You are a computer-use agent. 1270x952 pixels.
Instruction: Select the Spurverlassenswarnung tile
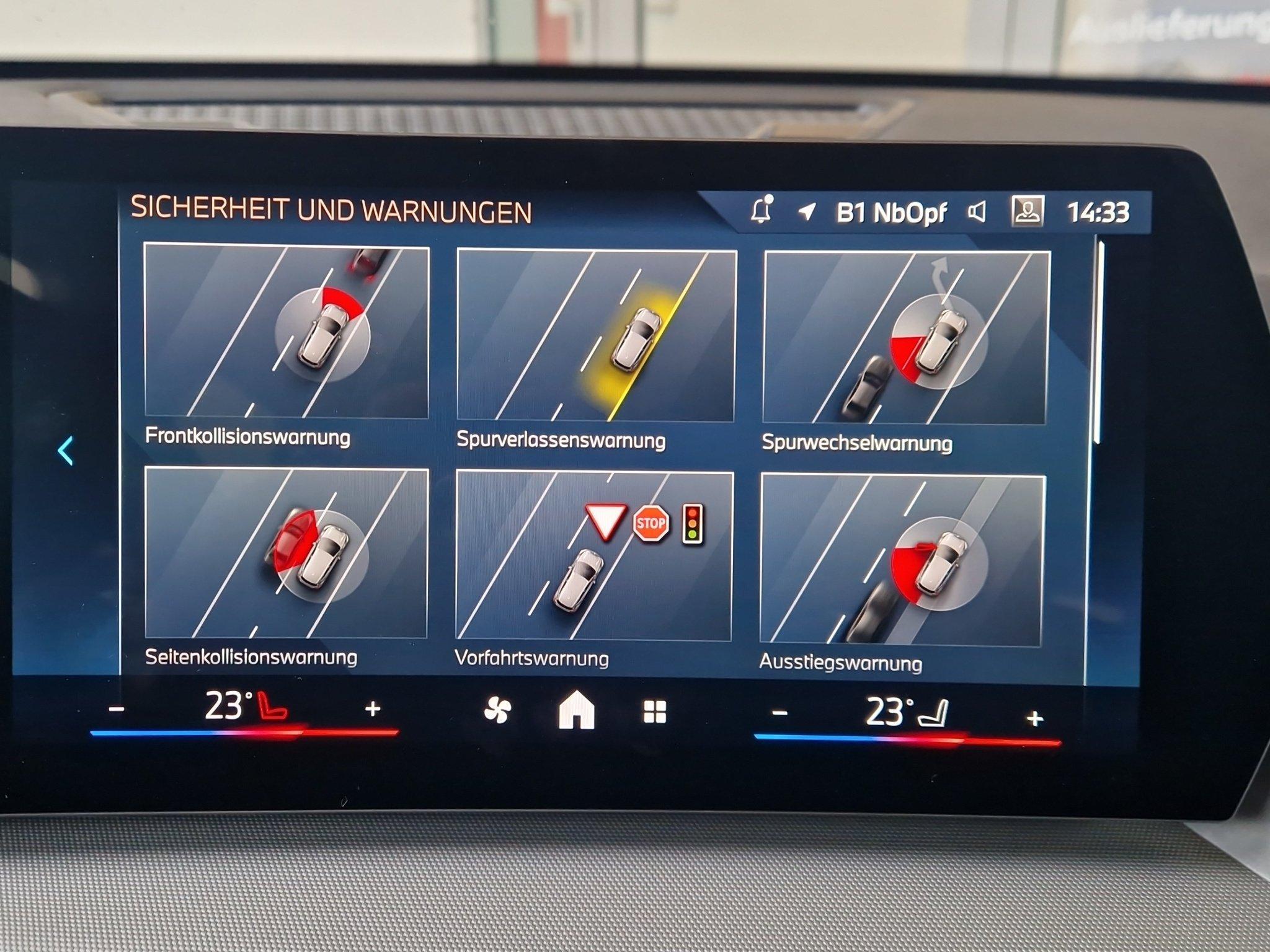[x=596, y=336]
